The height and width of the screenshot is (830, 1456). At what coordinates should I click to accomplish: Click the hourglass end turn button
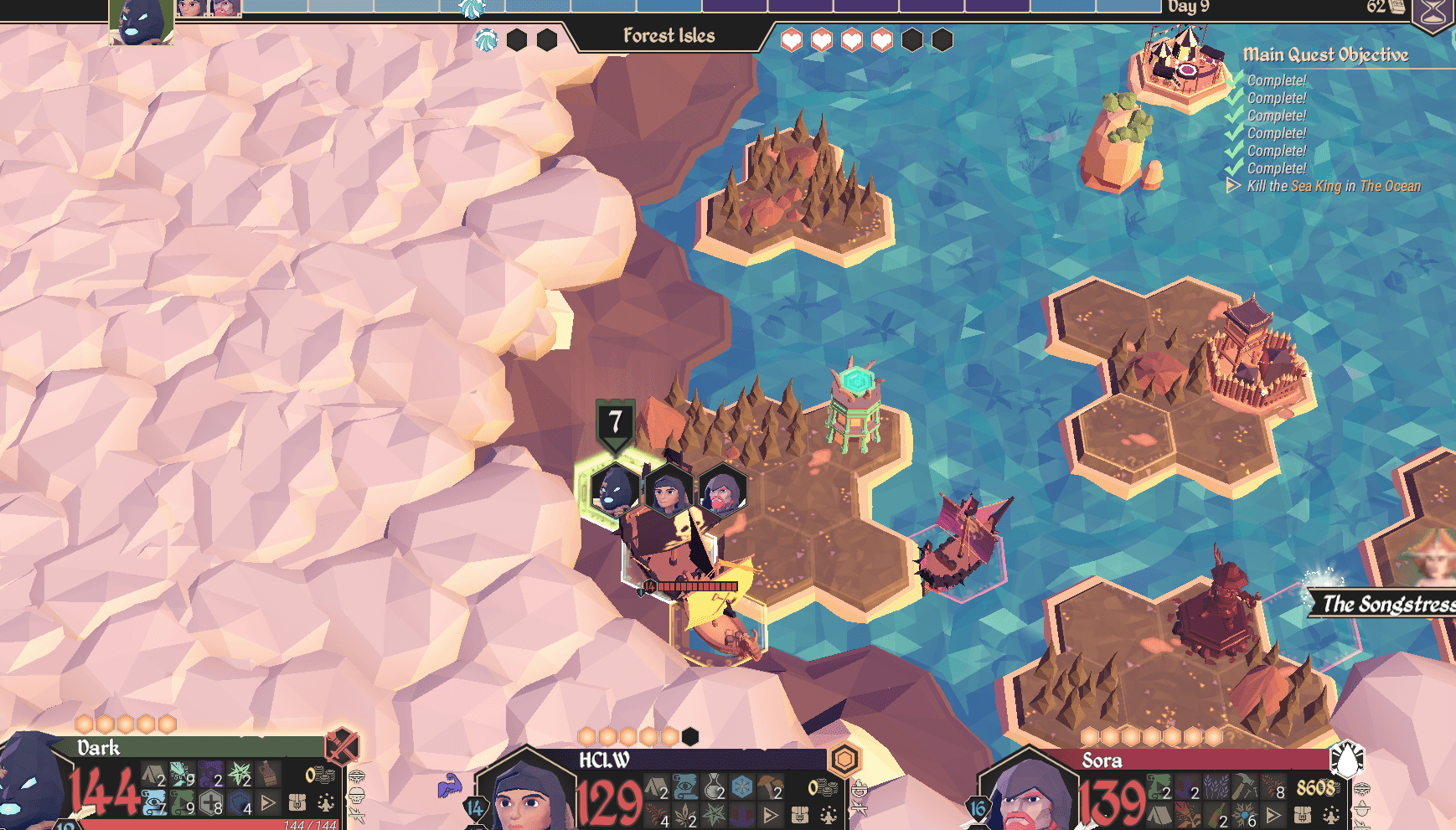pyautogui.click(x=1433, y=13)
